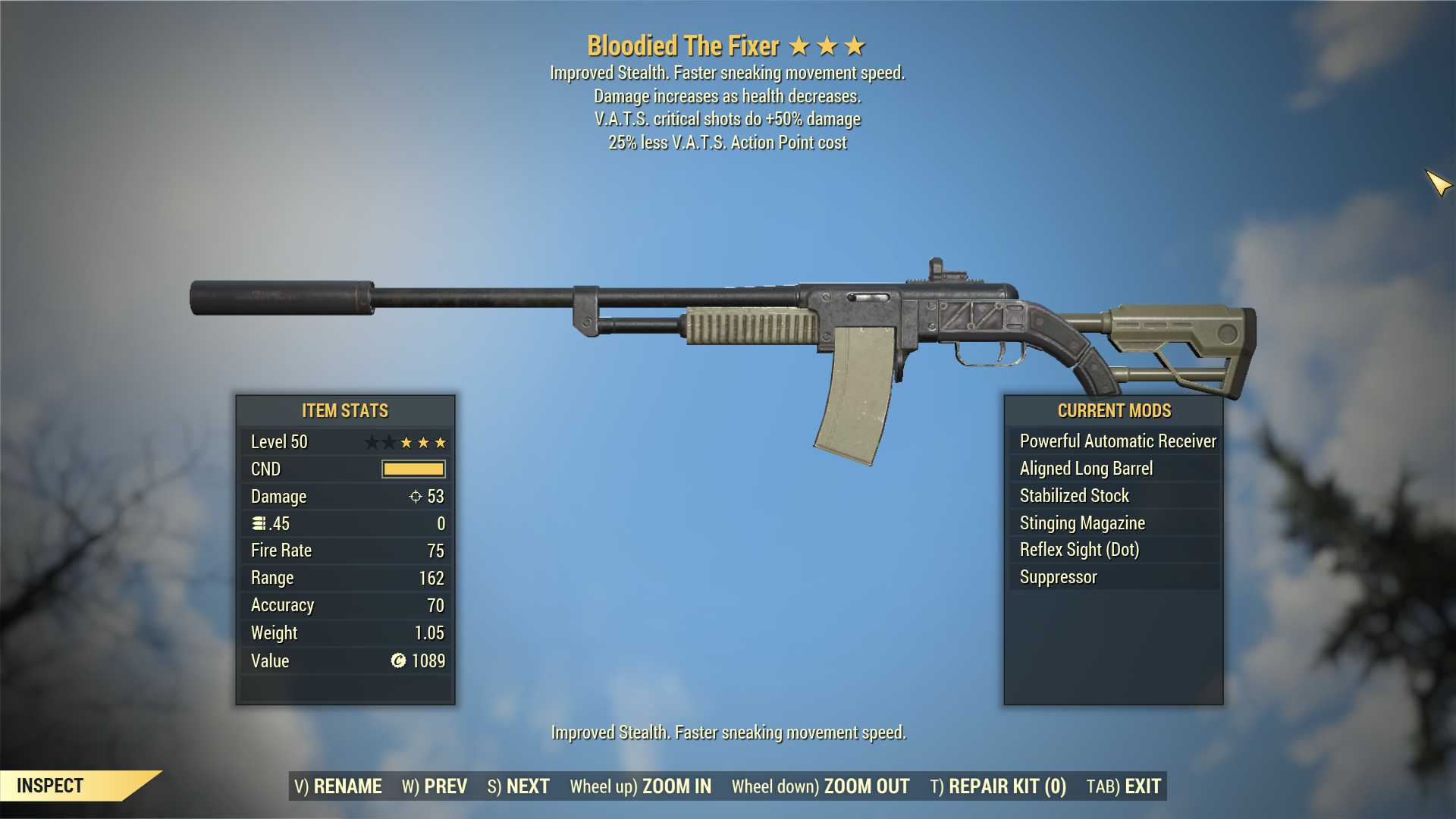This screenshot has width=1456, height=819.
Task: Click the Stabilized Stock mod entry
Action: point(1074,496)
